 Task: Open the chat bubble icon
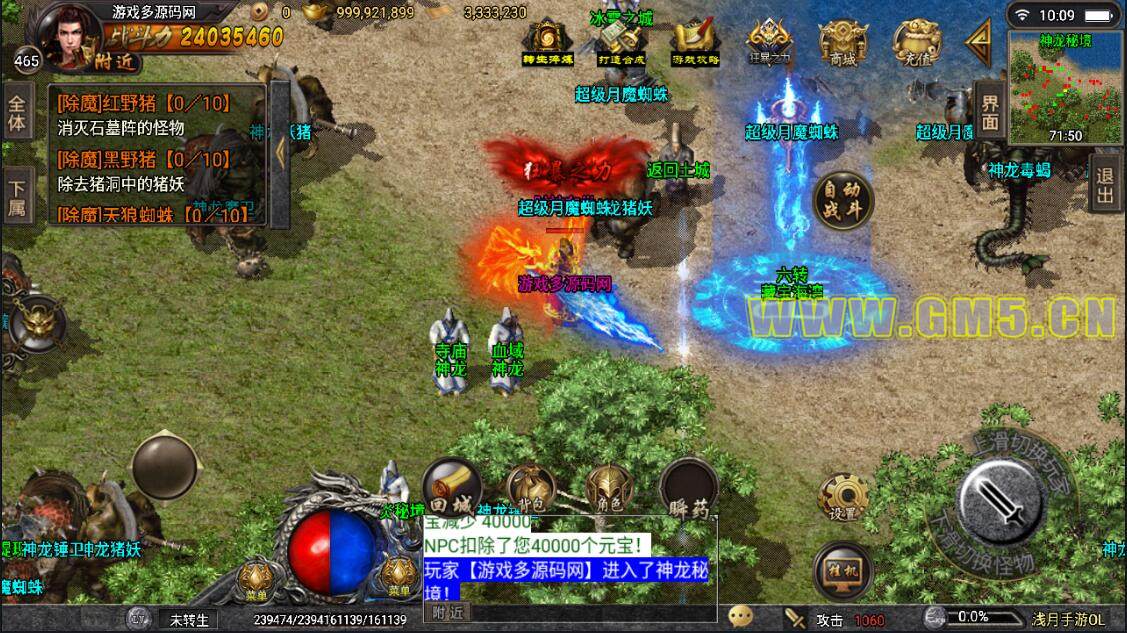(x=741, y=618)
